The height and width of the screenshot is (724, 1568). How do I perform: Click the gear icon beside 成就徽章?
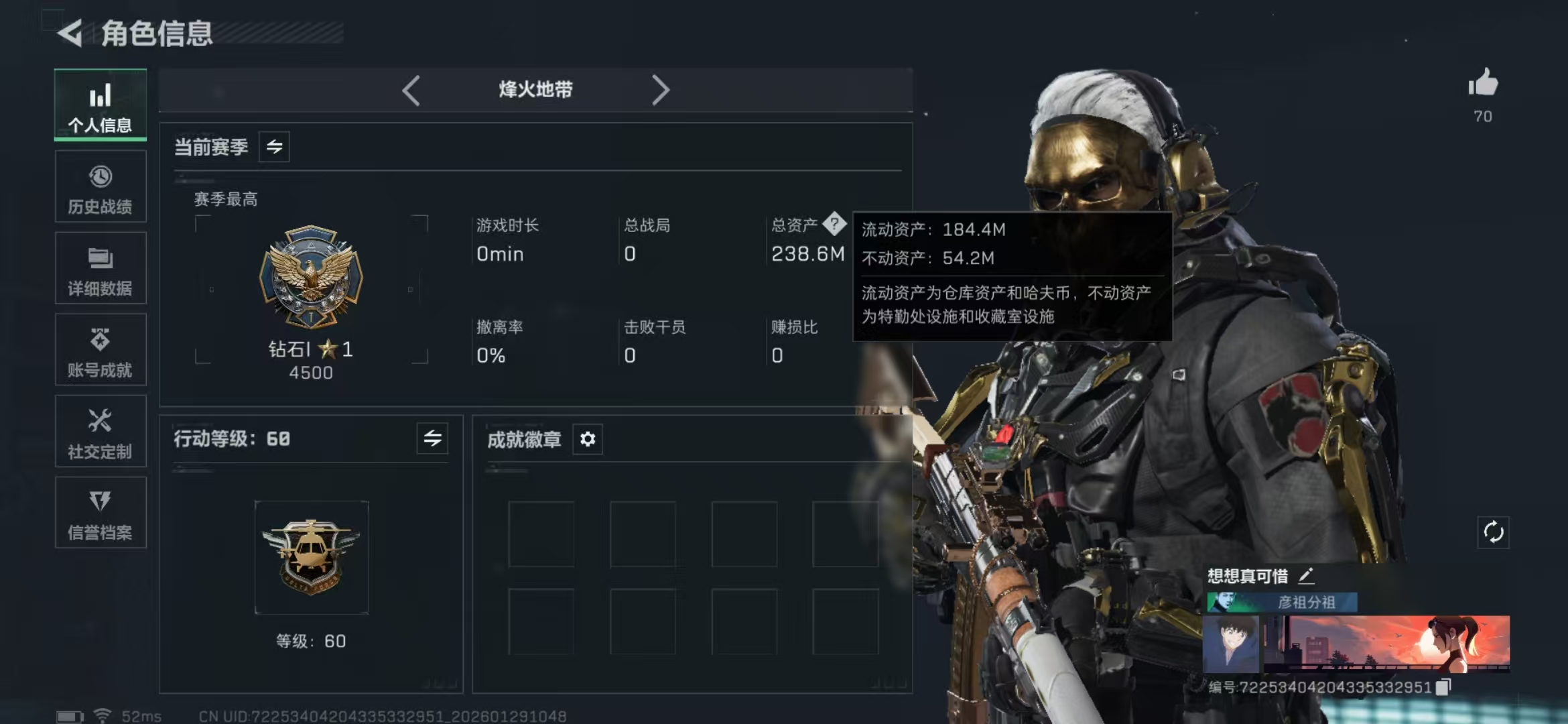click(x=588, y=439)
